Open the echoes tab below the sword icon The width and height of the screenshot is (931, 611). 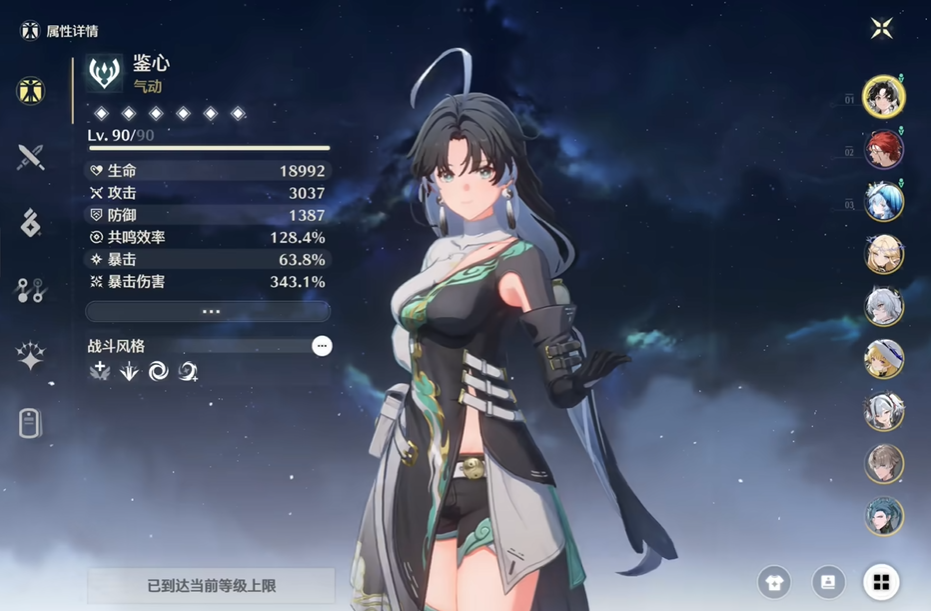coord(31,223)
